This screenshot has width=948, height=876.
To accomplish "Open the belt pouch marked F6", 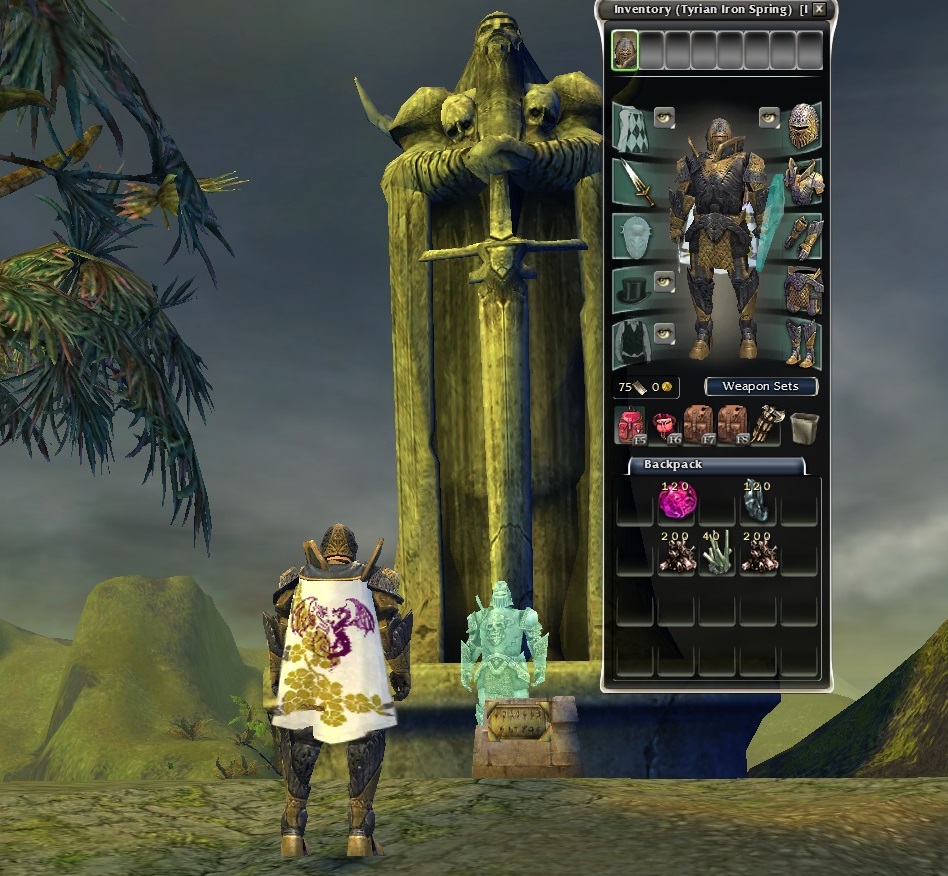I will point(664,425).
